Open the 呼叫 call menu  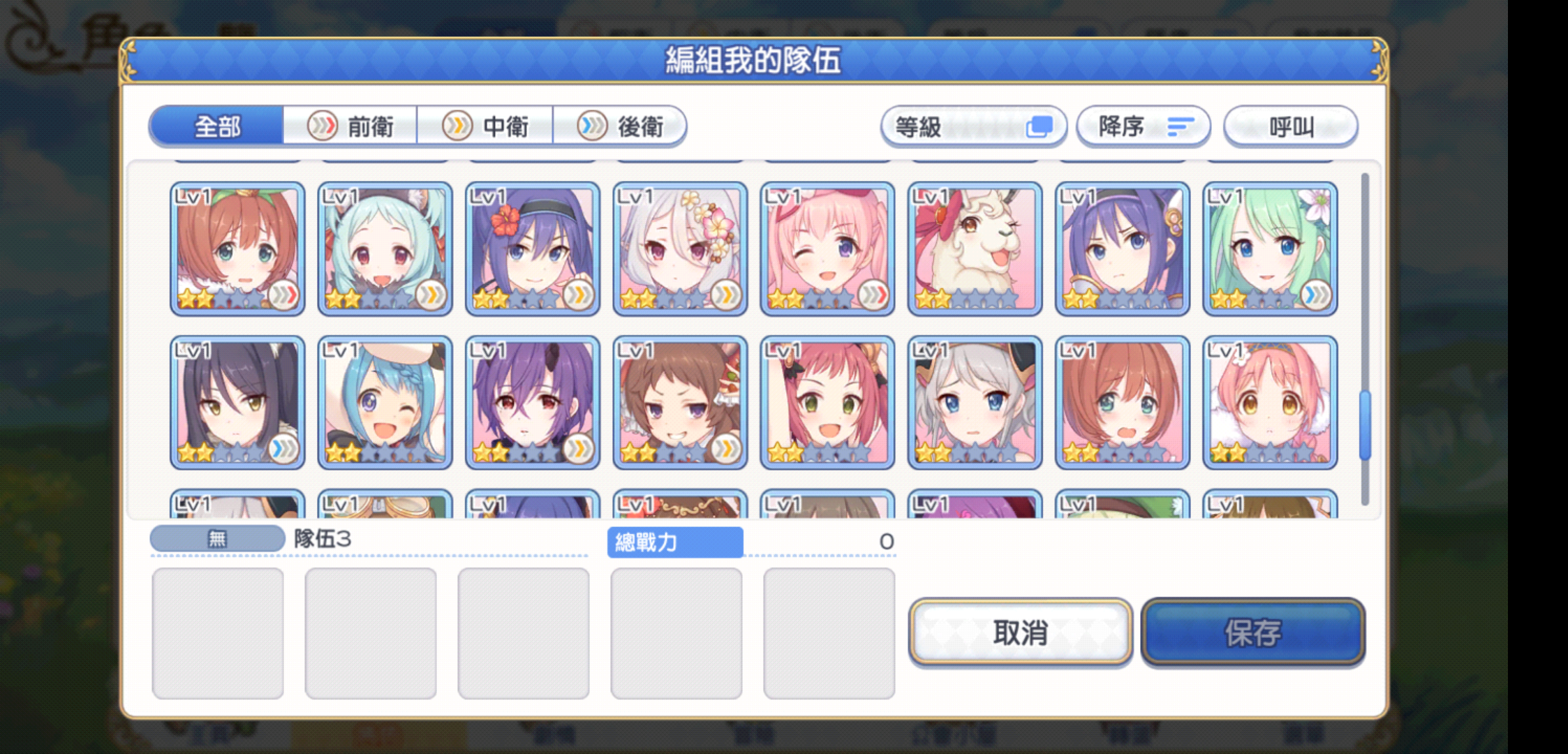(1290, 126)
